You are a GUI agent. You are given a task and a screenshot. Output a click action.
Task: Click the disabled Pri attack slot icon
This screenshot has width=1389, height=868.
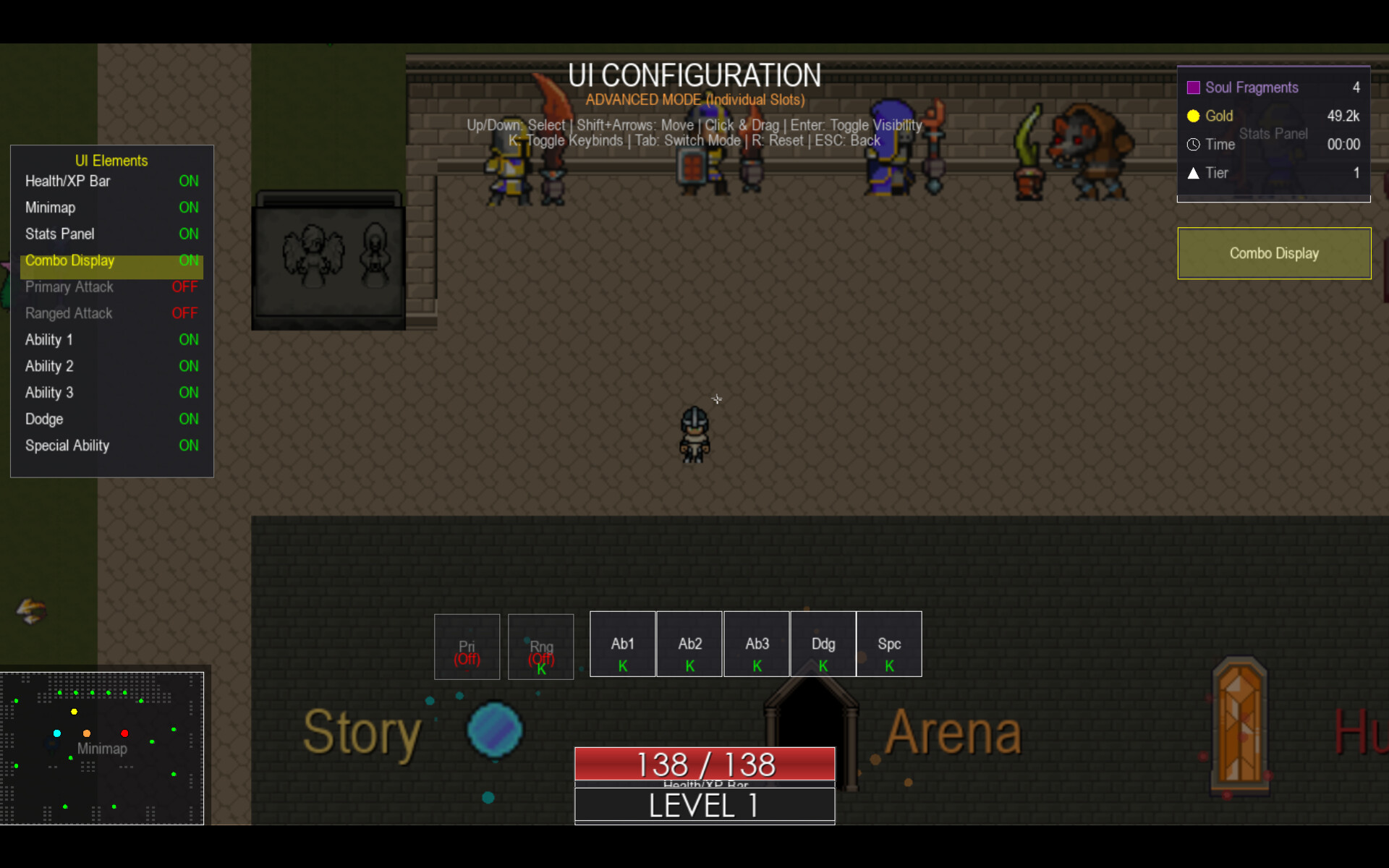coord(467,646)
